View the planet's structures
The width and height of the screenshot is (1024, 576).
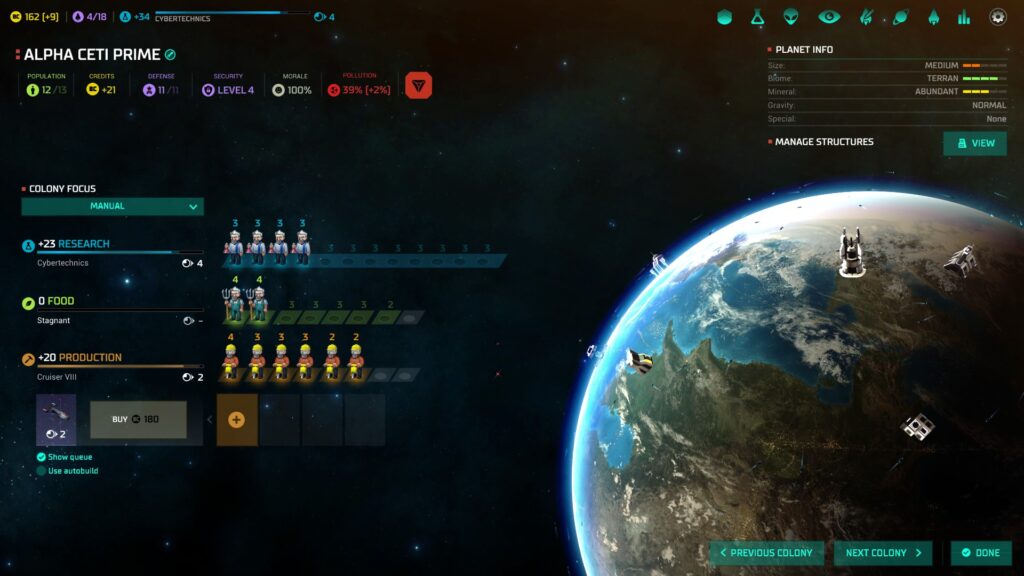975,143
